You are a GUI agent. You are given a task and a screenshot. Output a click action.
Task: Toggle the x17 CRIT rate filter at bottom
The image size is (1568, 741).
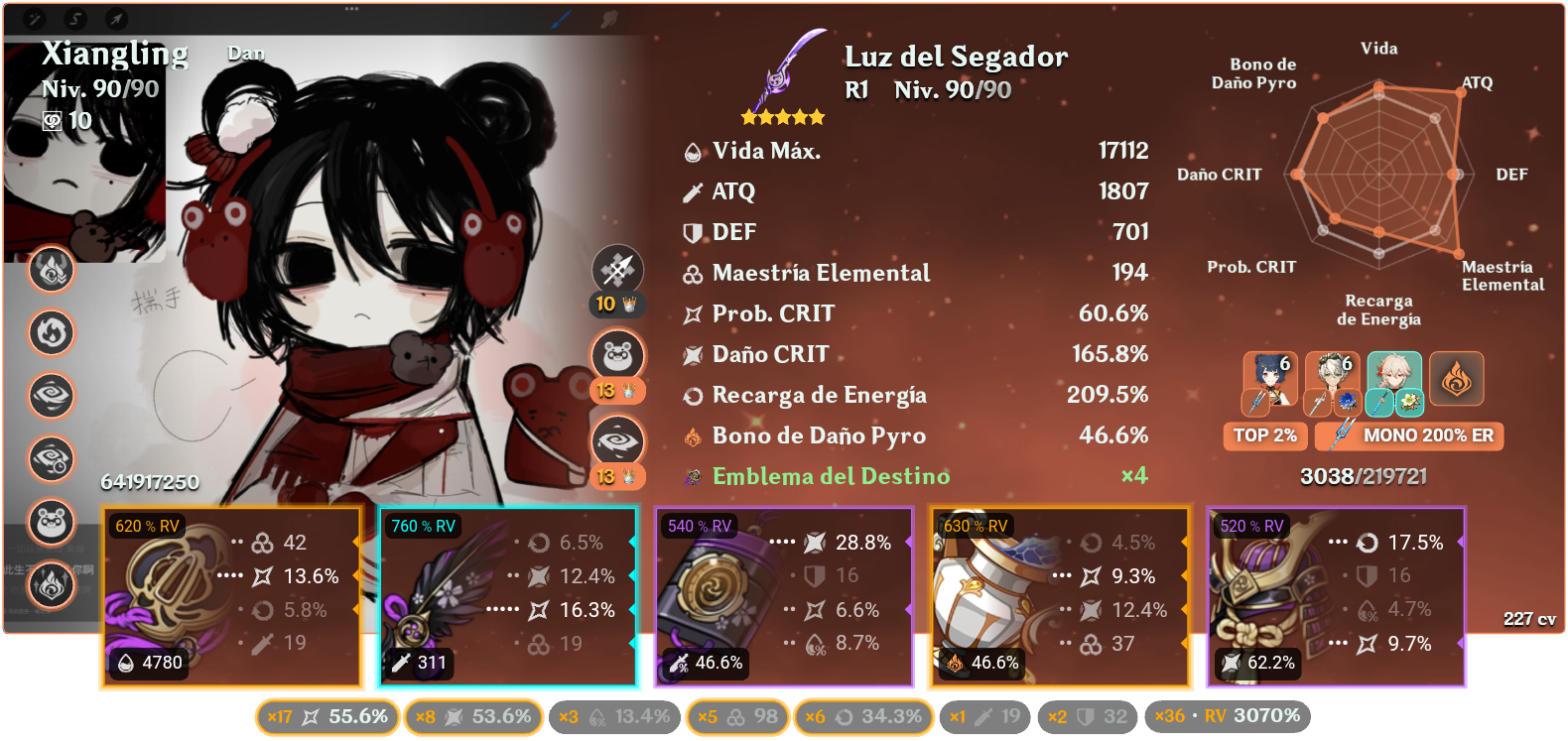coord(327,715)
